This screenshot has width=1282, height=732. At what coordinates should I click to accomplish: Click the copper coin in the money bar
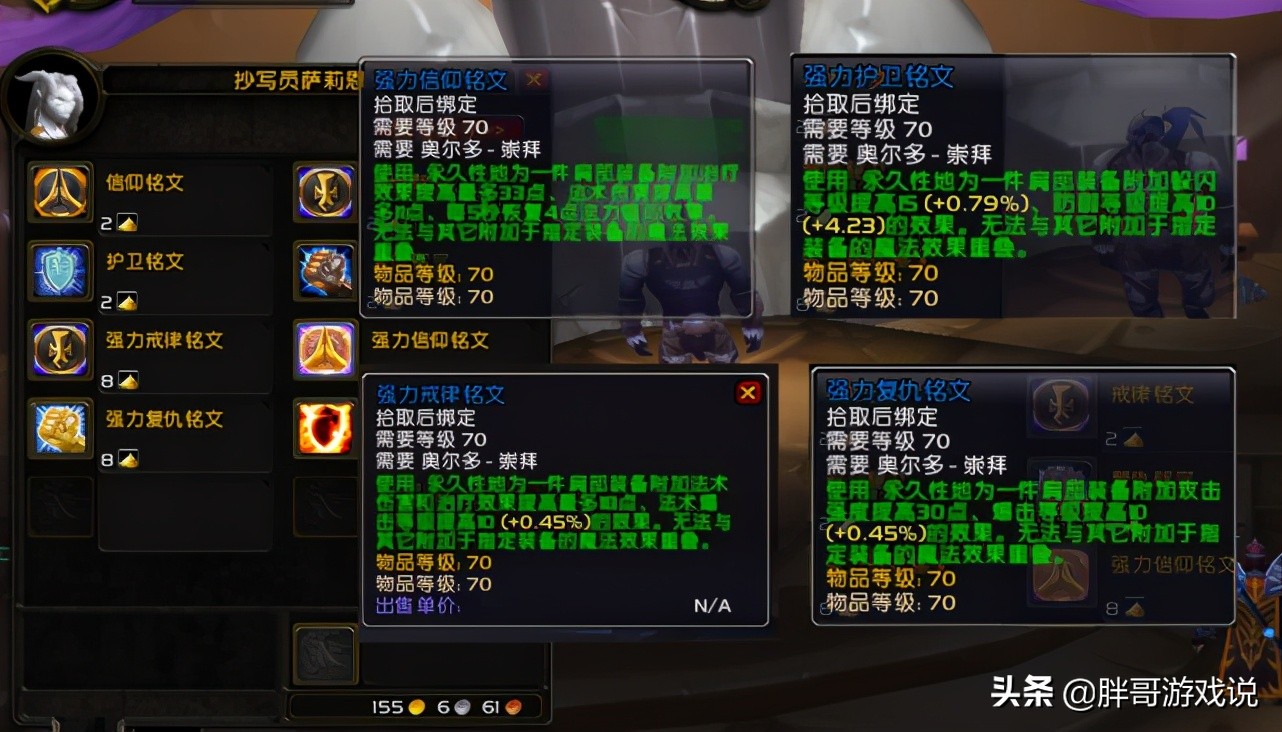511,705
